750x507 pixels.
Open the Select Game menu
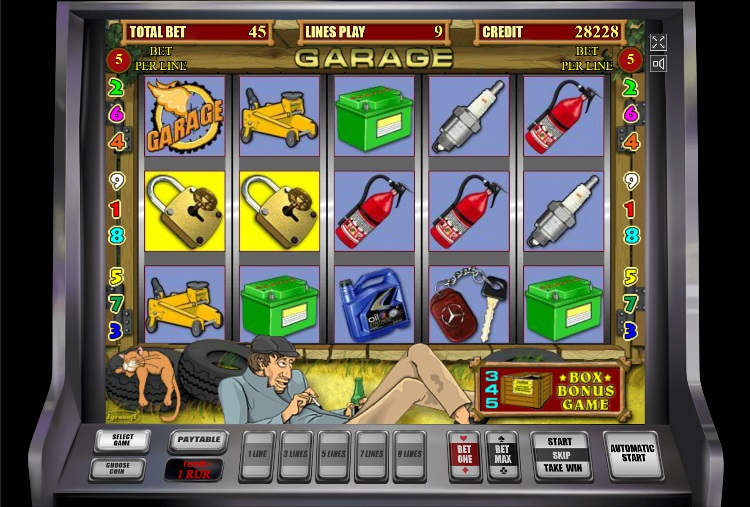(123, 440)
